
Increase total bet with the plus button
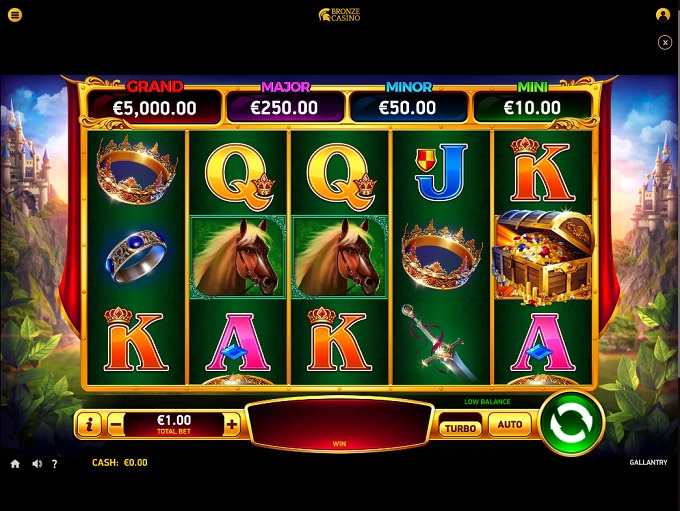tap(232, 425)
